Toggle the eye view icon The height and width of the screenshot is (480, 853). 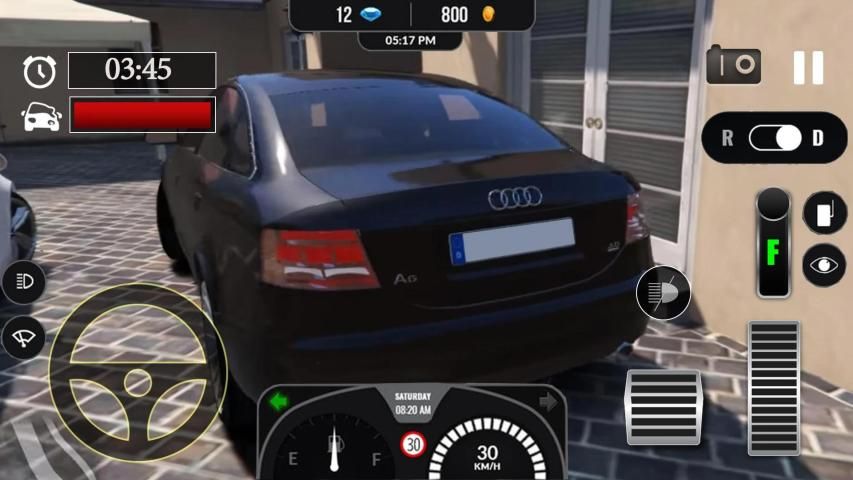[824, 266]
